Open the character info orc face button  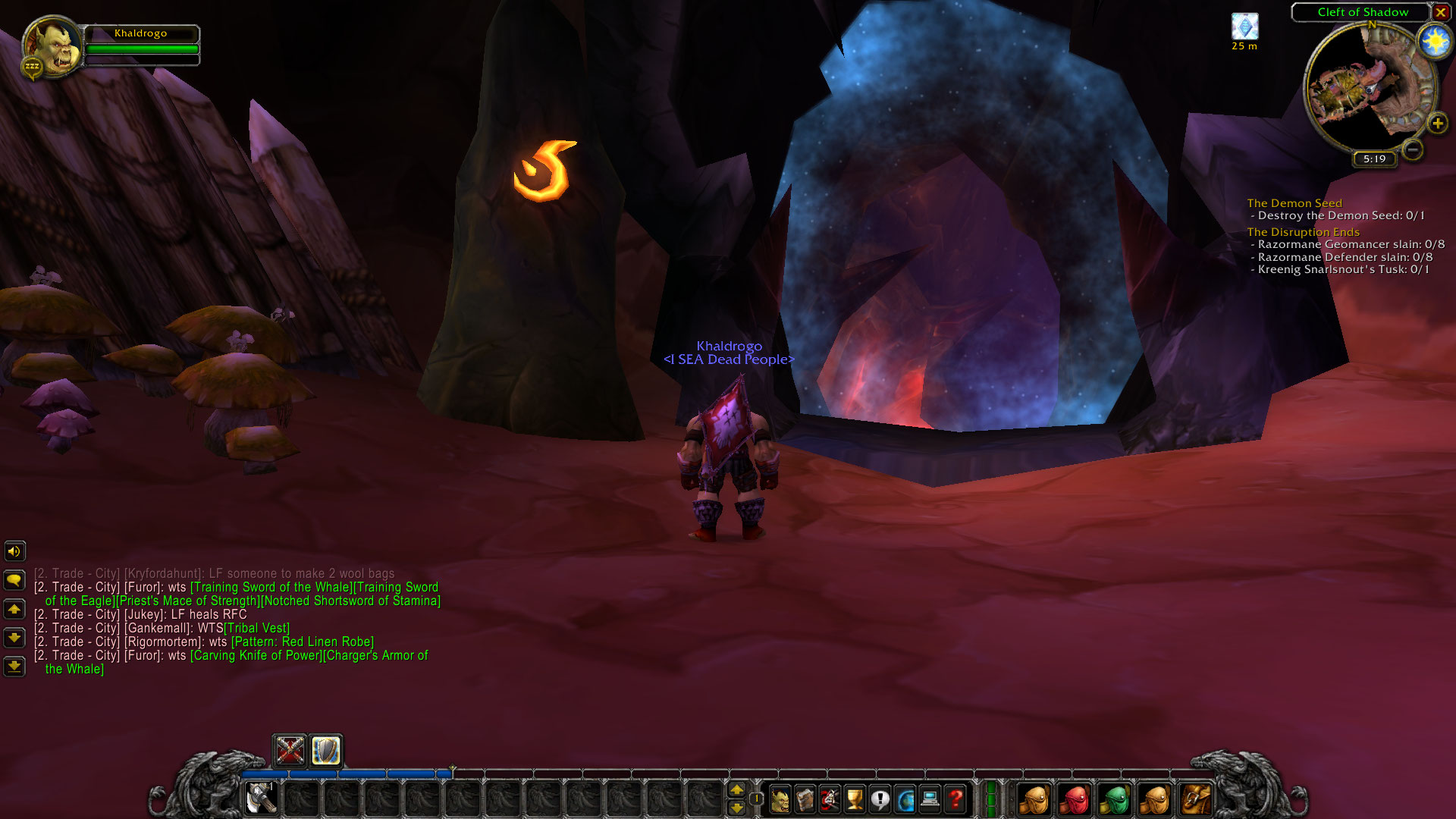(780, 799)
